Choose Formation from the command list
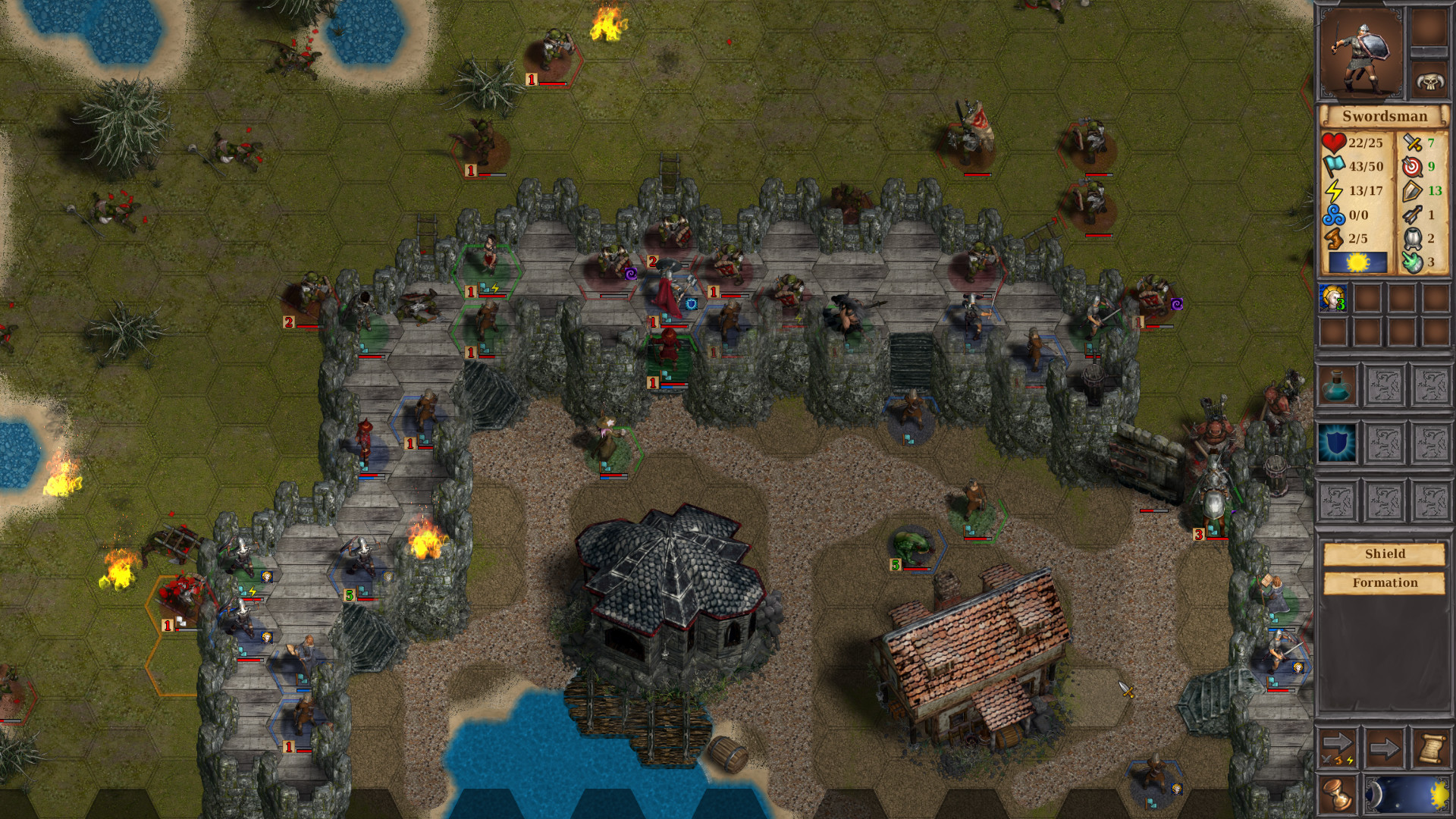The height and width of the screenshot is (819, 1456). click(1385, 582)
